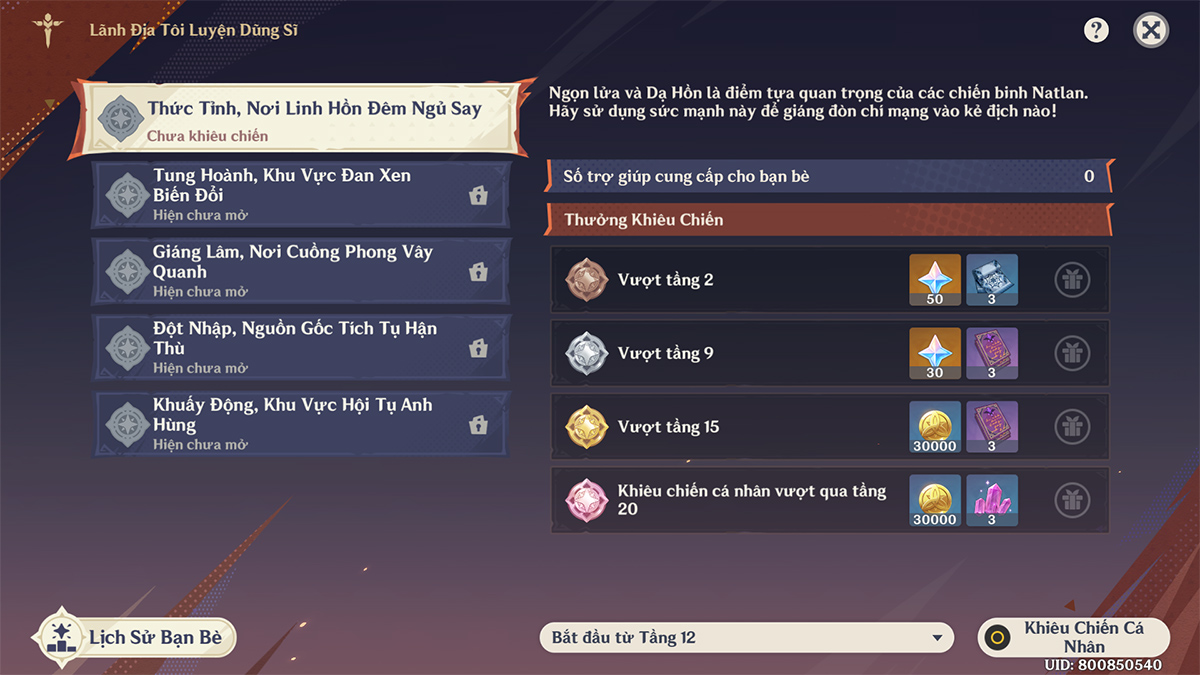
Task: Select locked stage Tung Hoành, Khu Vực Đan Xen Biến Đổi
Action: coord(302,195)
